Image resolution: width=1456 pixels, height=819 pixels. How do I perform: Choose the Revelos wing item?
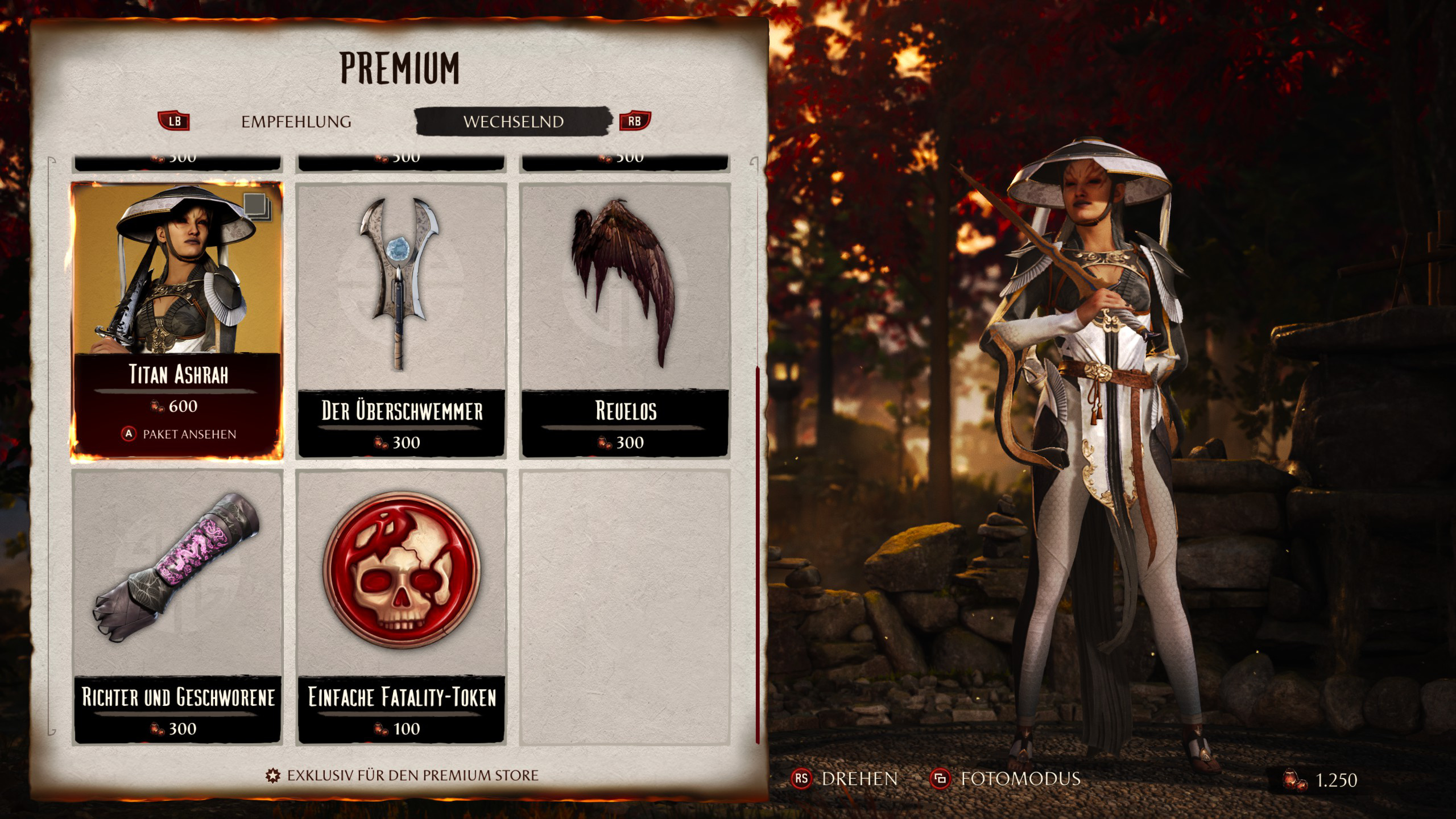pos(625,320)
